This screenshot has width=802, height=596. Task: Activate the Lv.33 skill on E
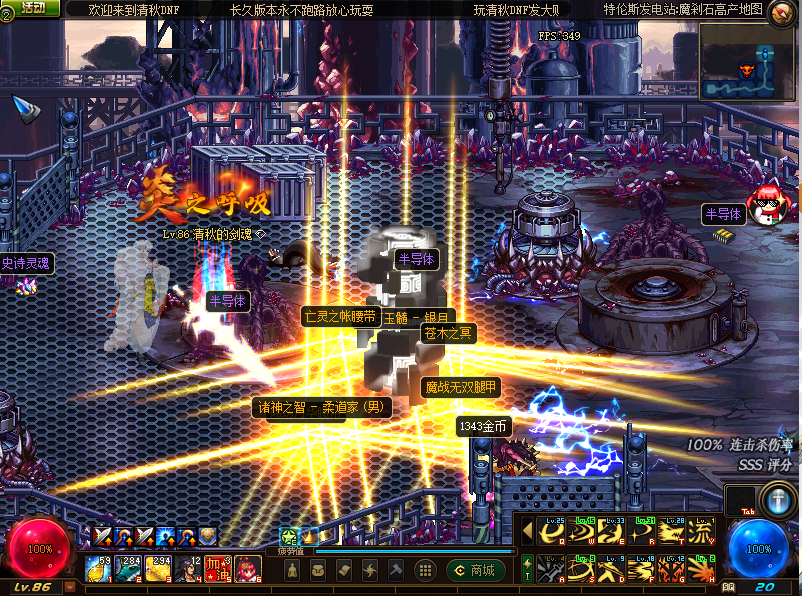(x=611, y=531)
